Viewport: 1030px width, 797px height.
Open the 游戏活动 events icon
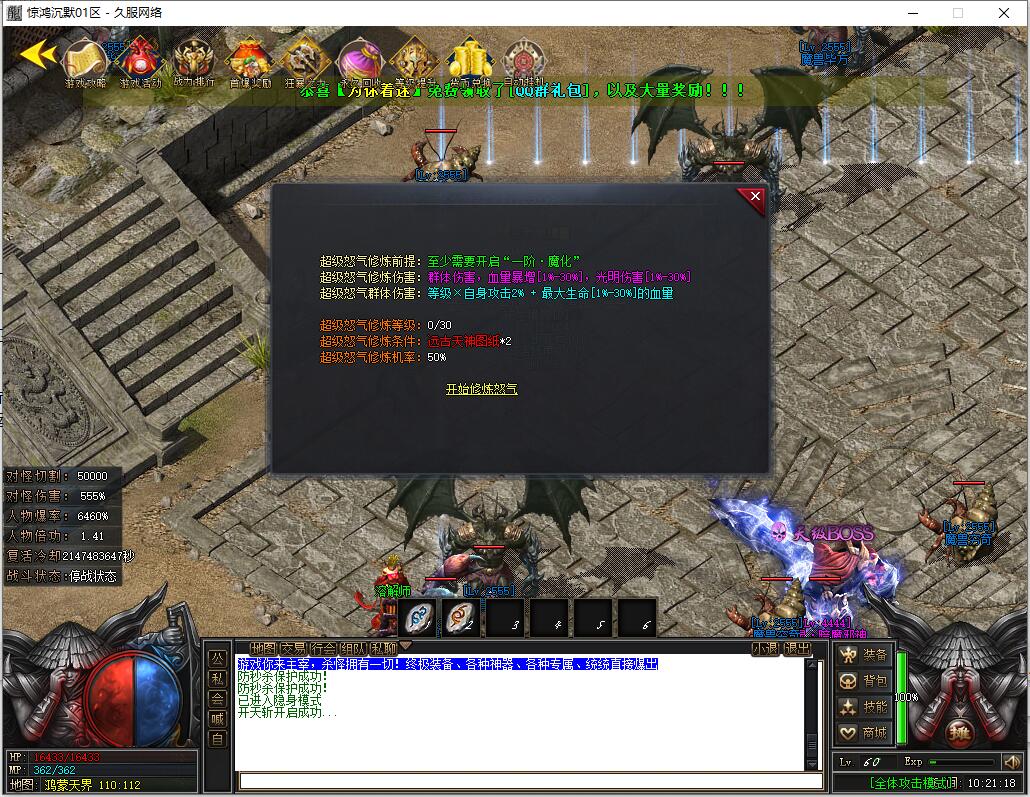pos(140,62)
